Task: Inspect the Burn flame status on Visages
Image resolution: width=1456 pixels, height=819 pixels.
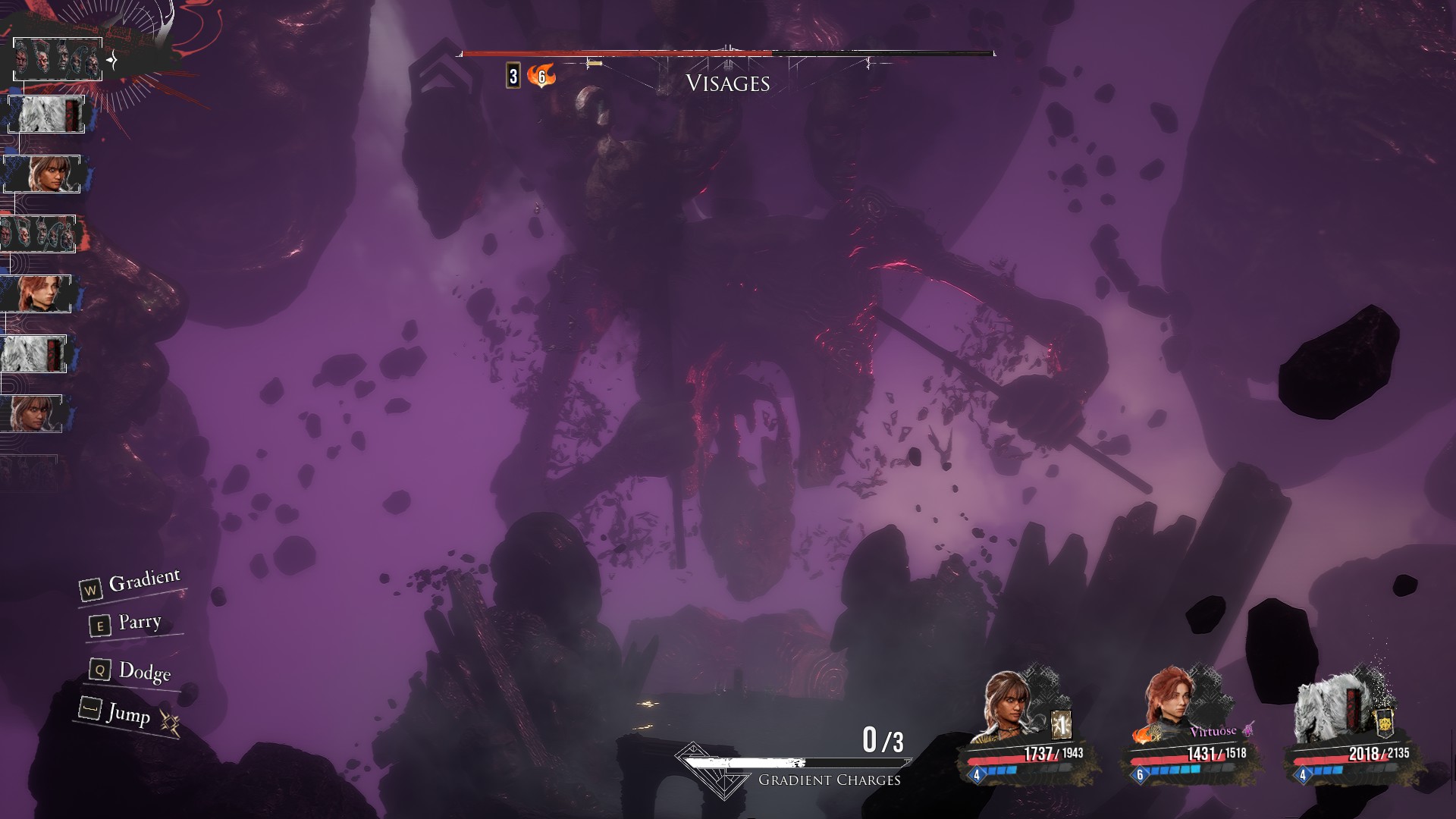Action: point(541,76)
